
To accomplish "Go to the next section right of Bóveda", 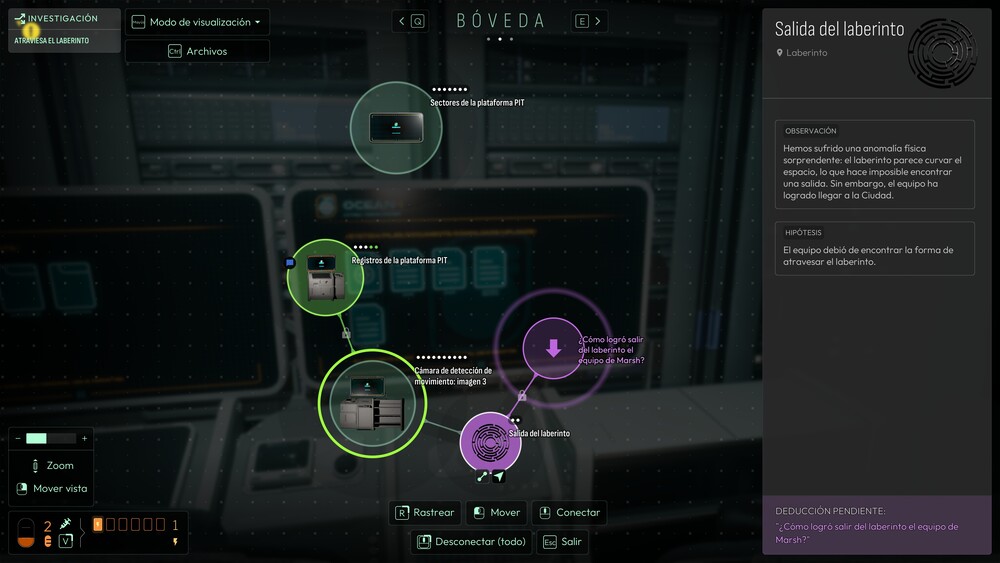I will pos(590,21).
